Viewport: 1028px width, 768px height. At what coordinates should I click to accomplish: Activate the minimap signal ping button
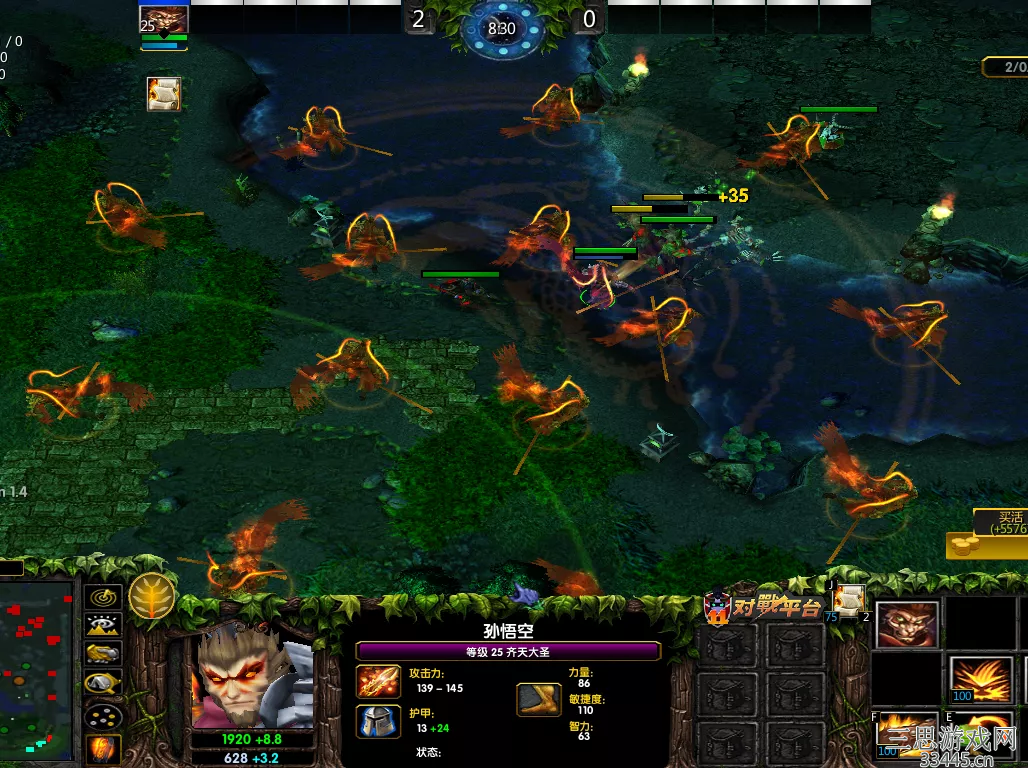pyautogui.click(x=103, y=598)
